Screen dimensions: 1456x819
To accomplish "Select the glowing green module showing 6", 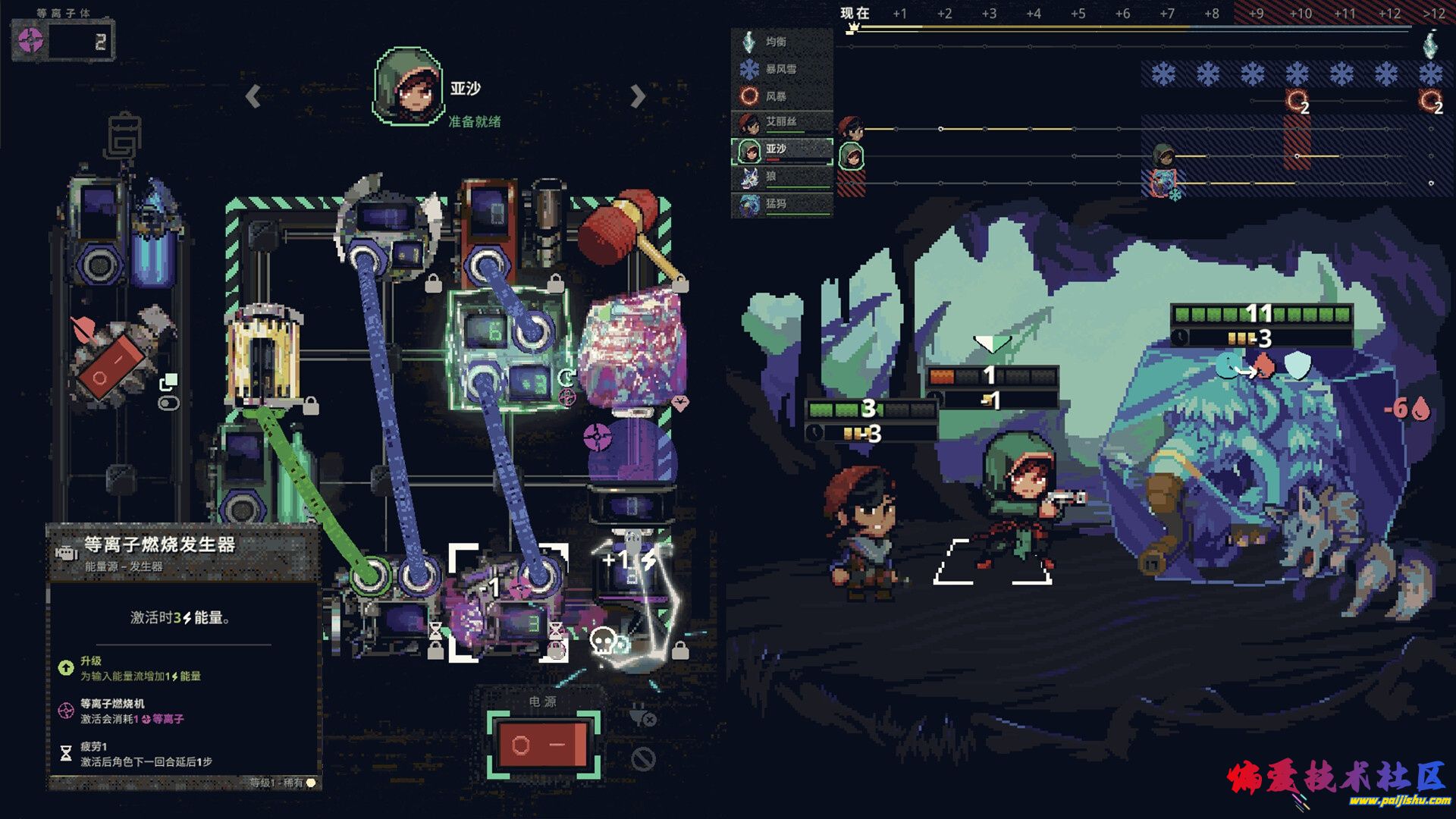I will click(507, 350).
